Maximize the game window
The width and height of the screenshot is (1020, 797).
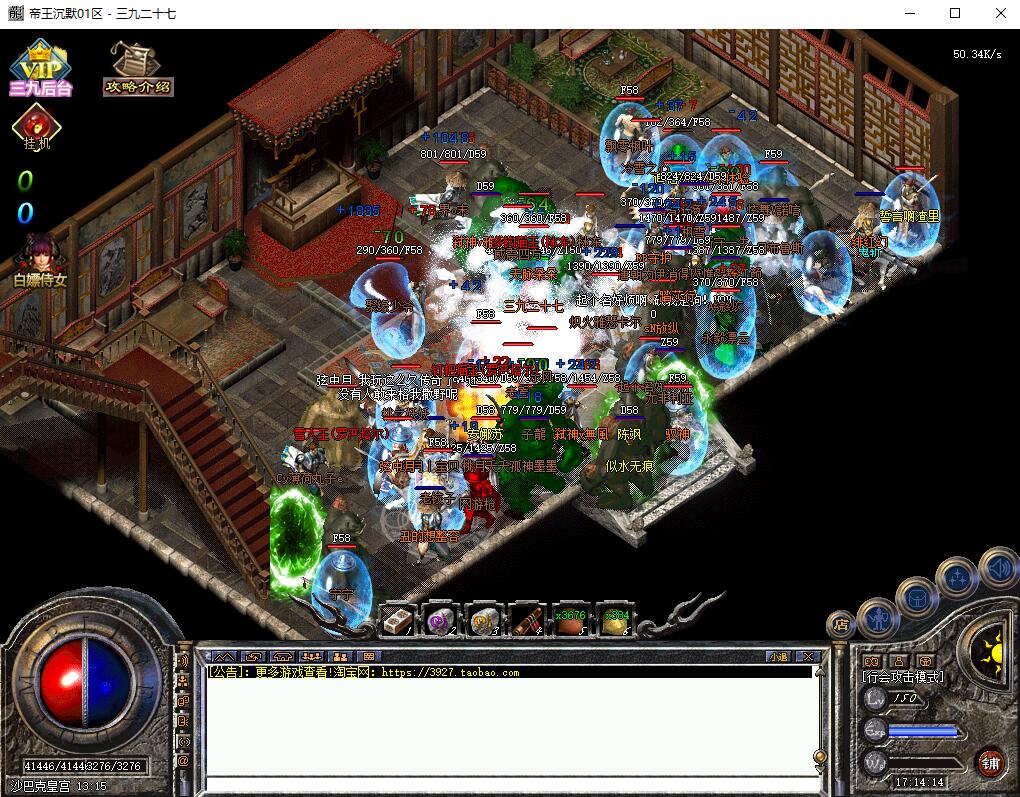(955, 13)
